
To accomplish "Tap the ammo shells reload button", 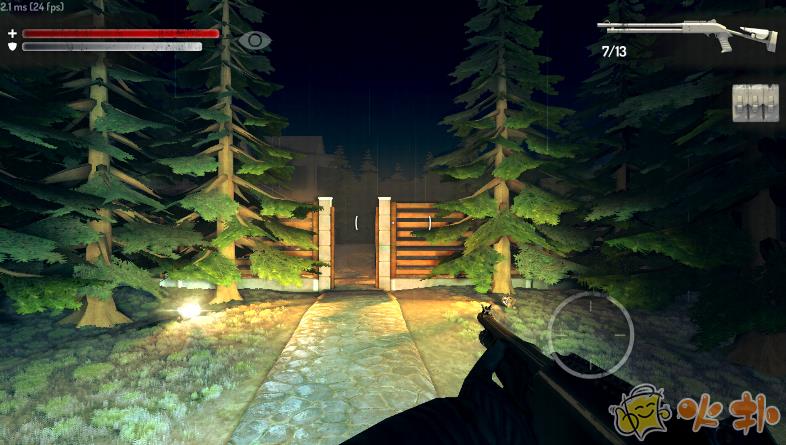I will 755,103.
